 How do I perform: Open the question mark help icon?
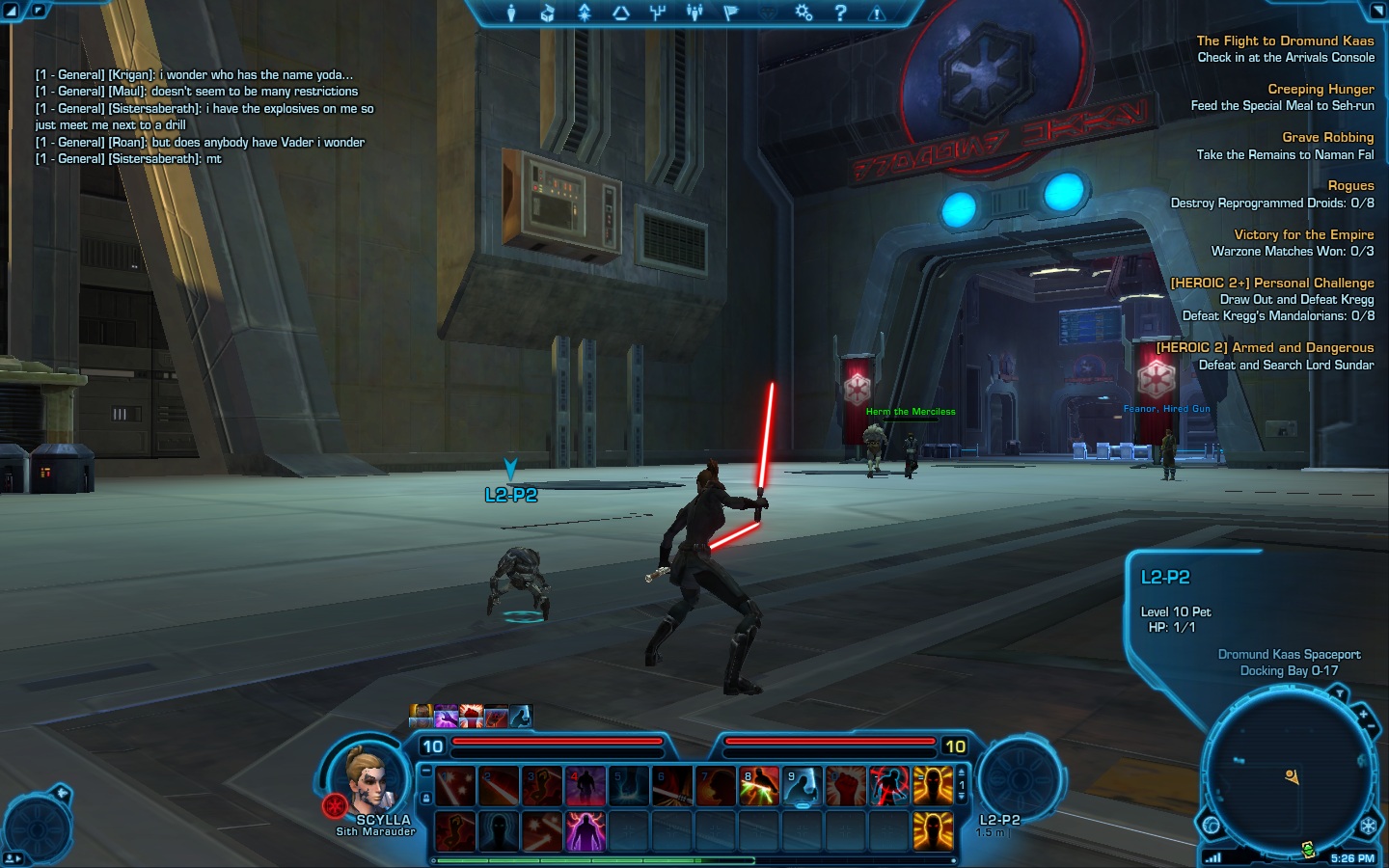click(x=840, y=13)
